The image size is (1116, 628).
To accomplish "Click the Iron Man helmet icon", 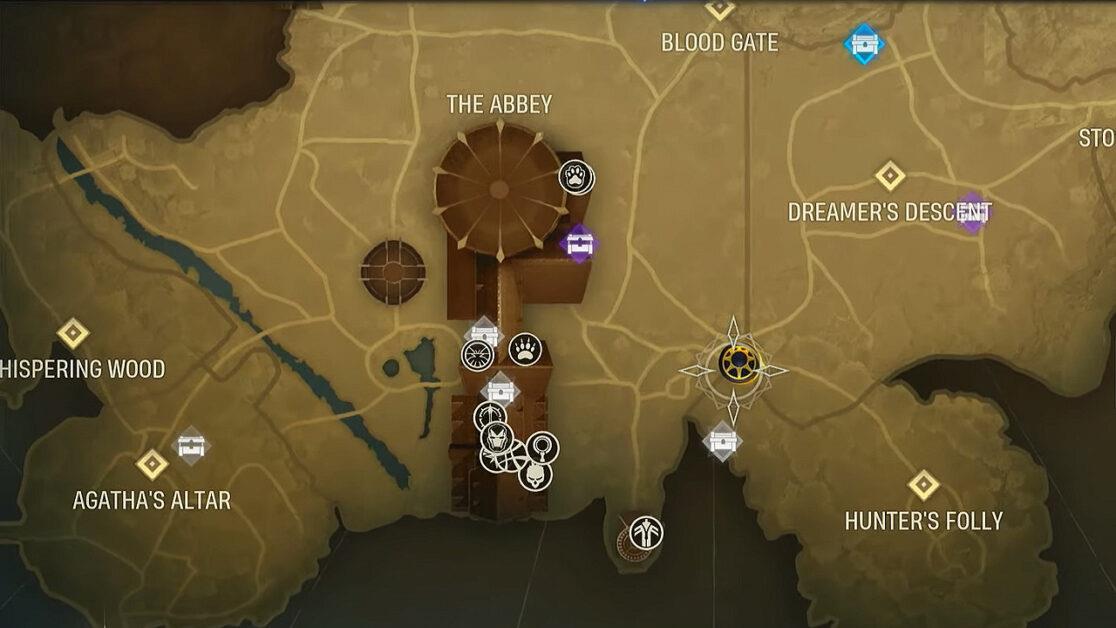I will point(496,438).
